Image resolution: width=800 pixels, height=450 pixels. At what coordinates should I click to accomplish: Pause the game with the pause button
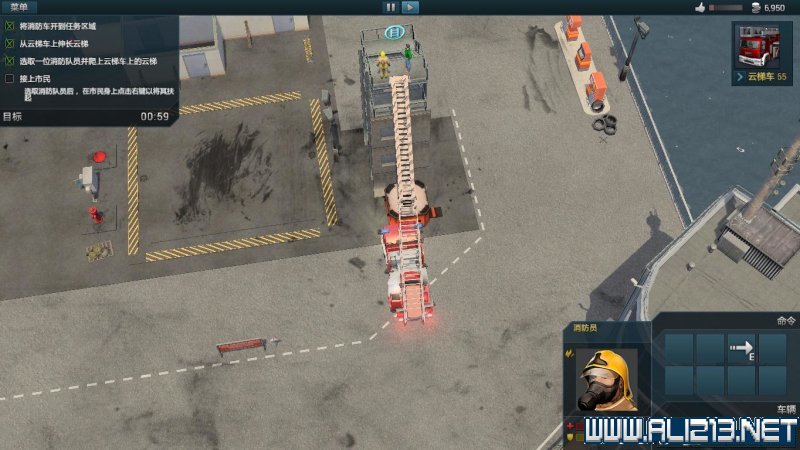pos(390,7)
